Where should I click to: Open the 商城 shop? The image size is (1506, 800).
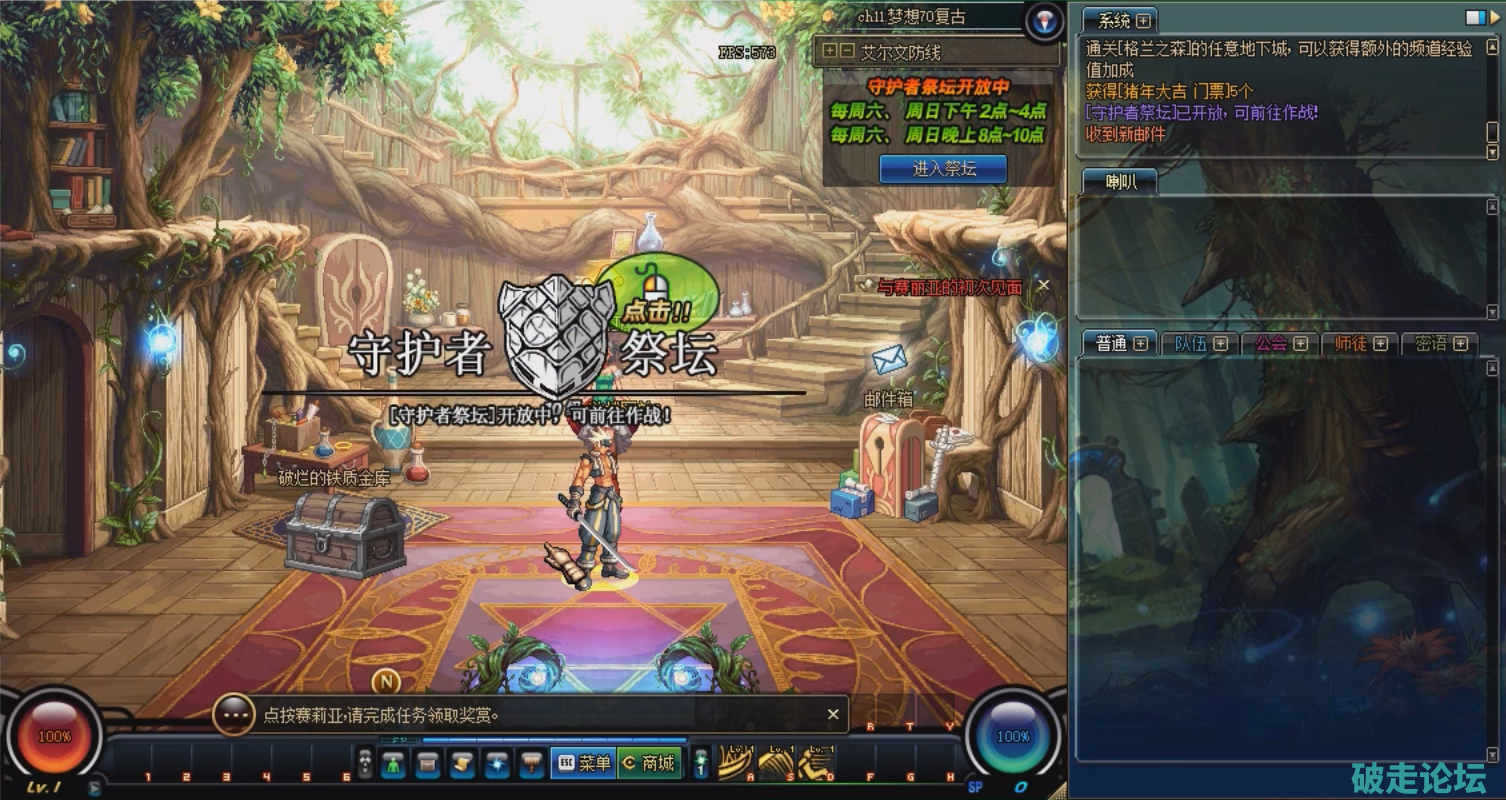(x=649, y=763)
